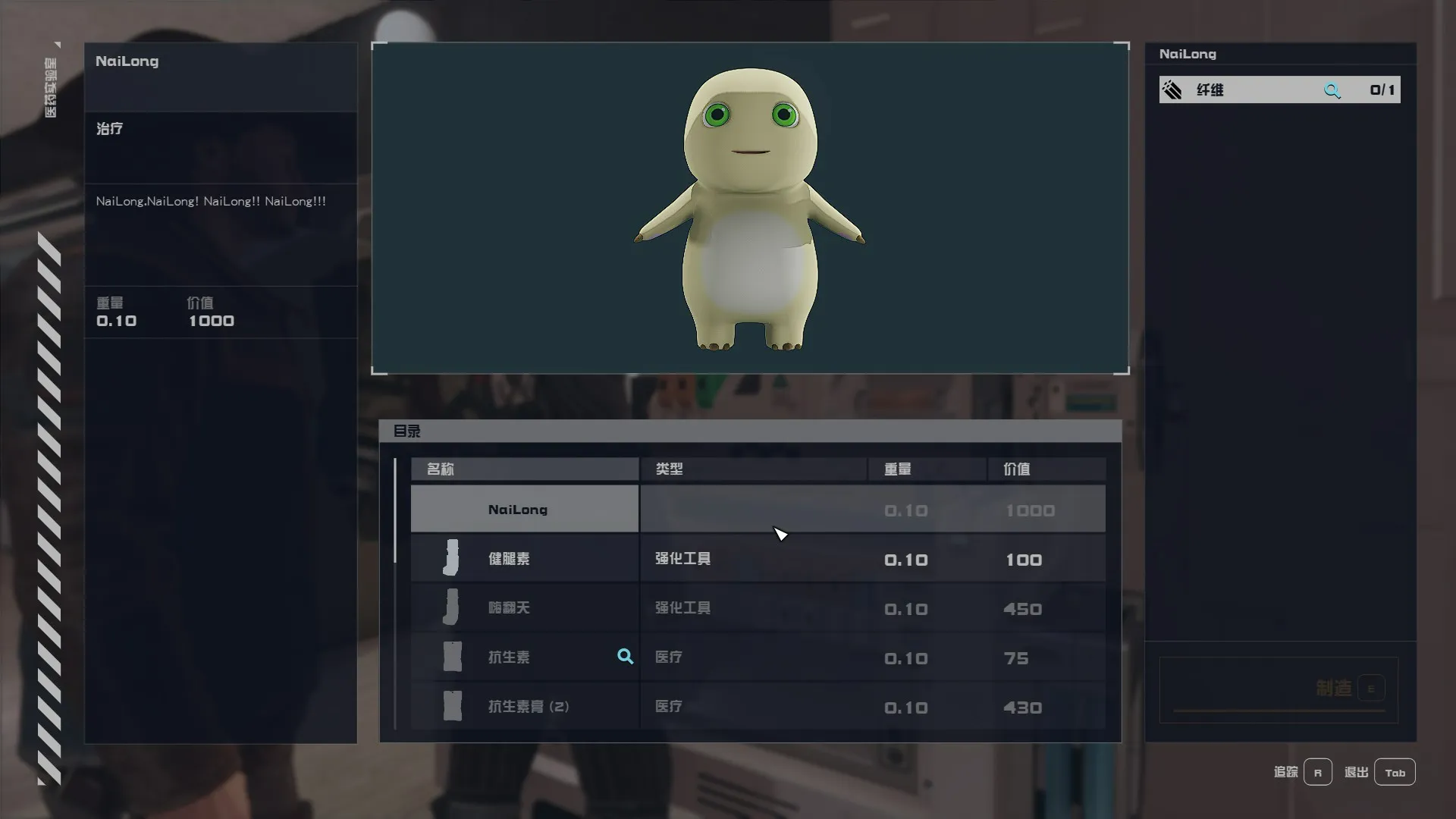
Task: Click the tracking magnifier on the 抗生素 row
Action: coord(625,657)
